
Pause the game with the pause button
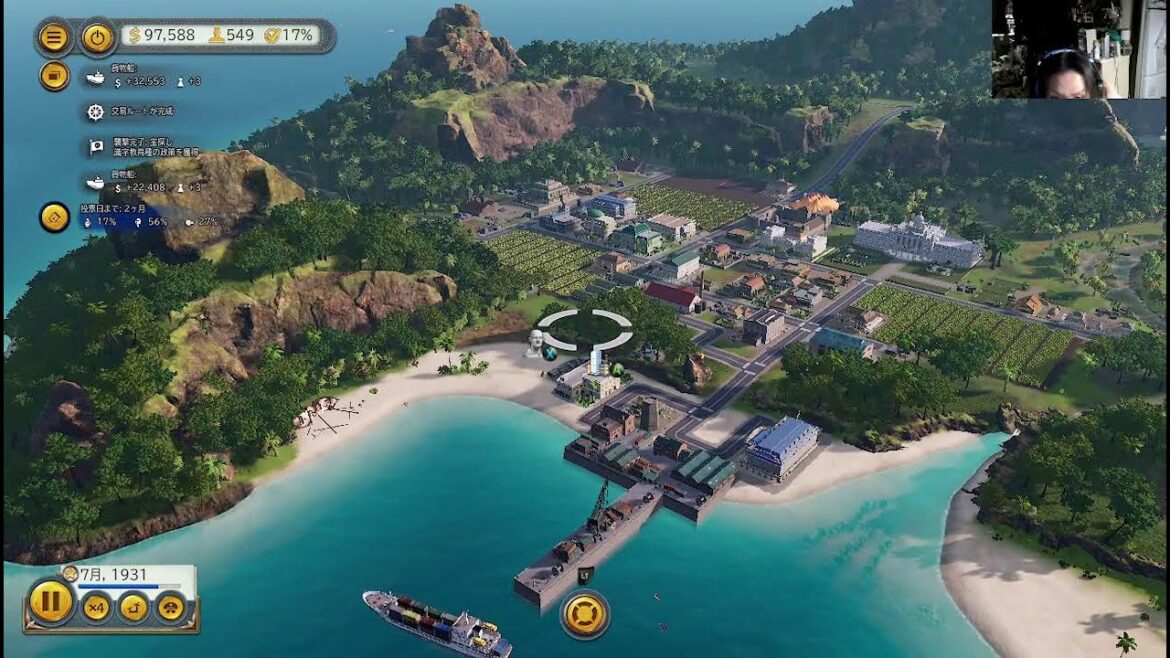coord(50,602)
